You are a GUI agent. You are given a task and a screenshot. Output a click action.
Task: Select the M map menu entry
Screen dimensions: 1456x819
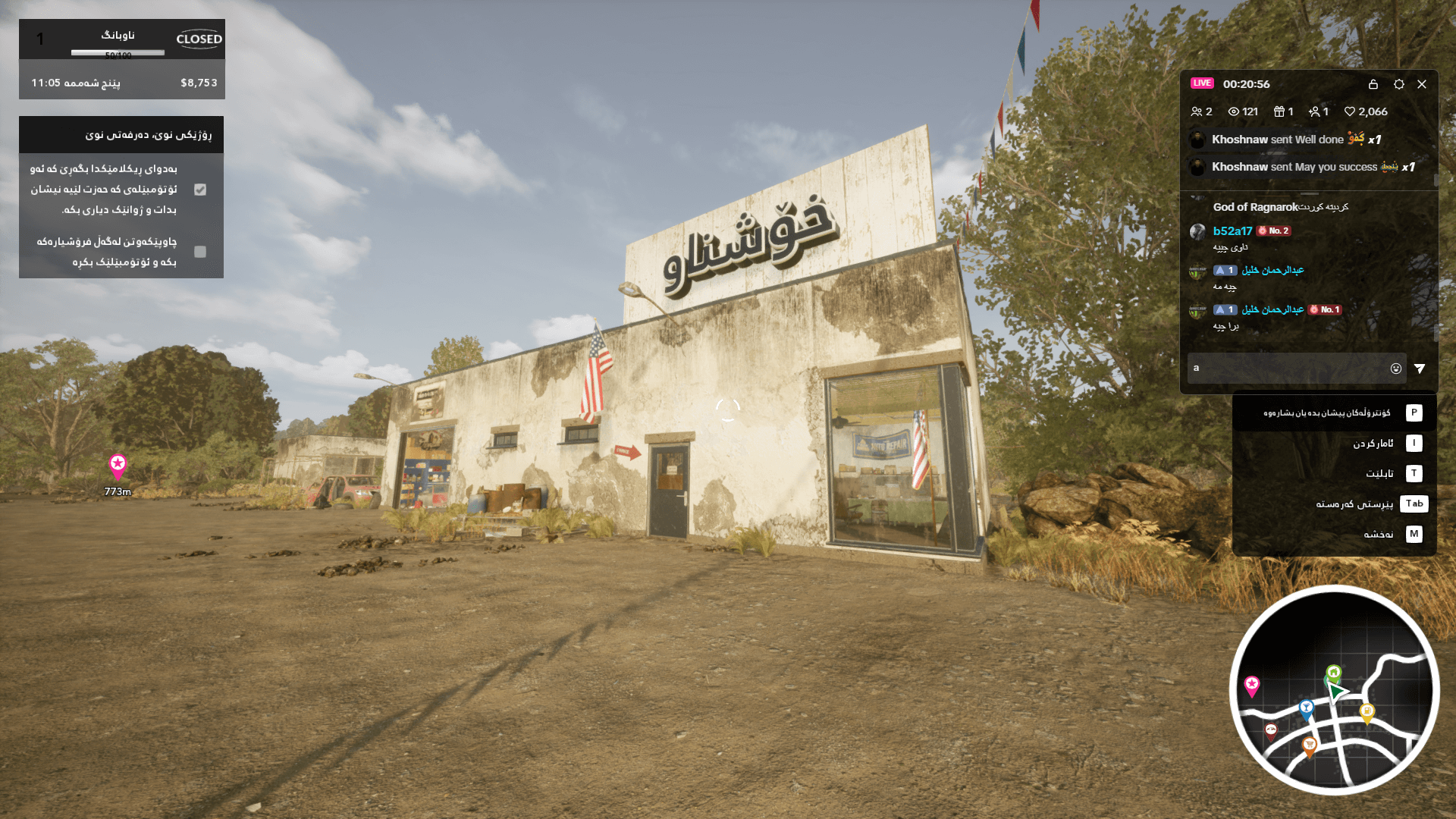(x=1414, y=534)
